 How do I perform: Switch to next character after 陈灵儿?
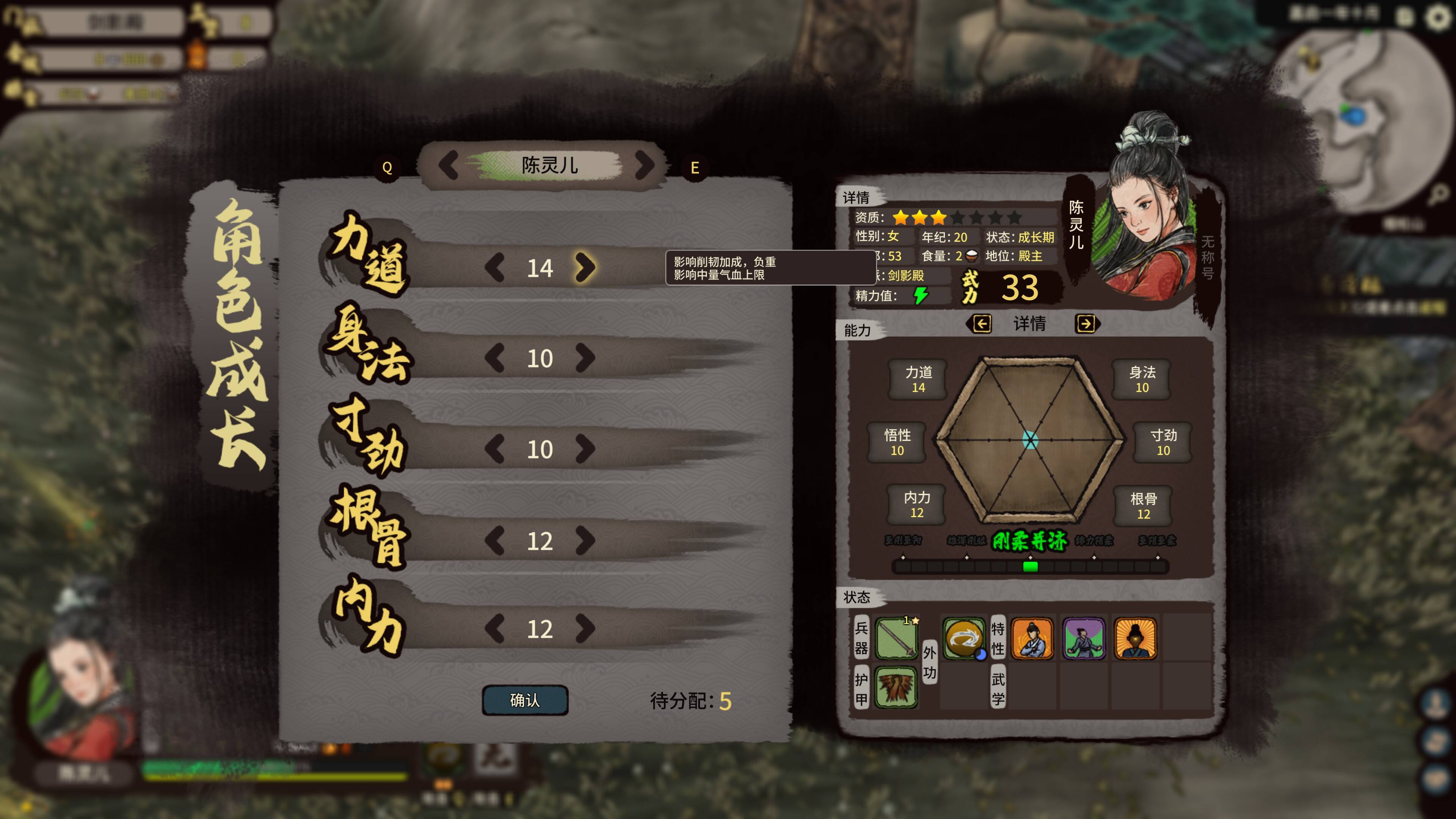pos(644,165)
